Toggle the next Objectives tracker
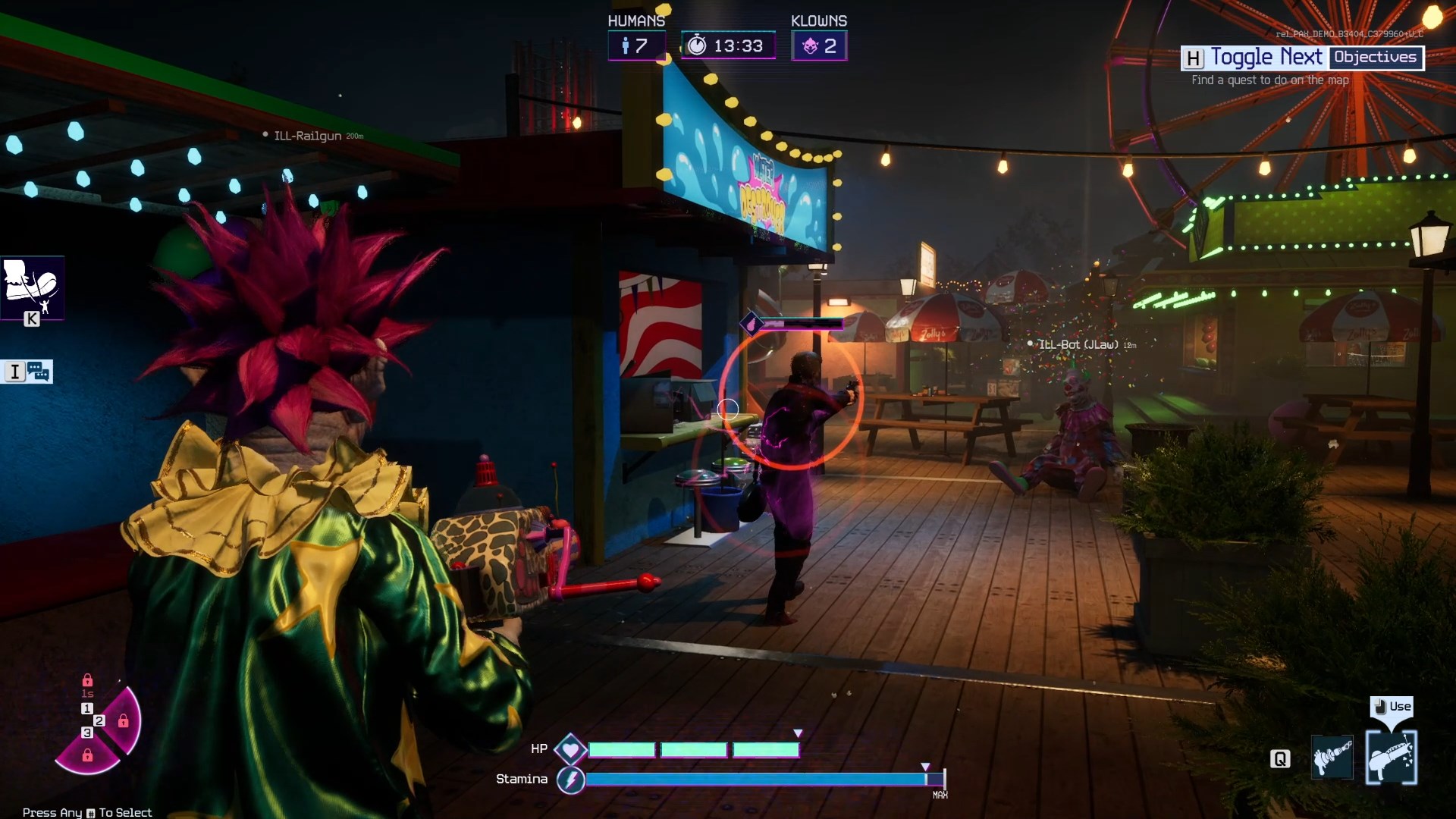1456x819 pixels. coord(1302,58)
